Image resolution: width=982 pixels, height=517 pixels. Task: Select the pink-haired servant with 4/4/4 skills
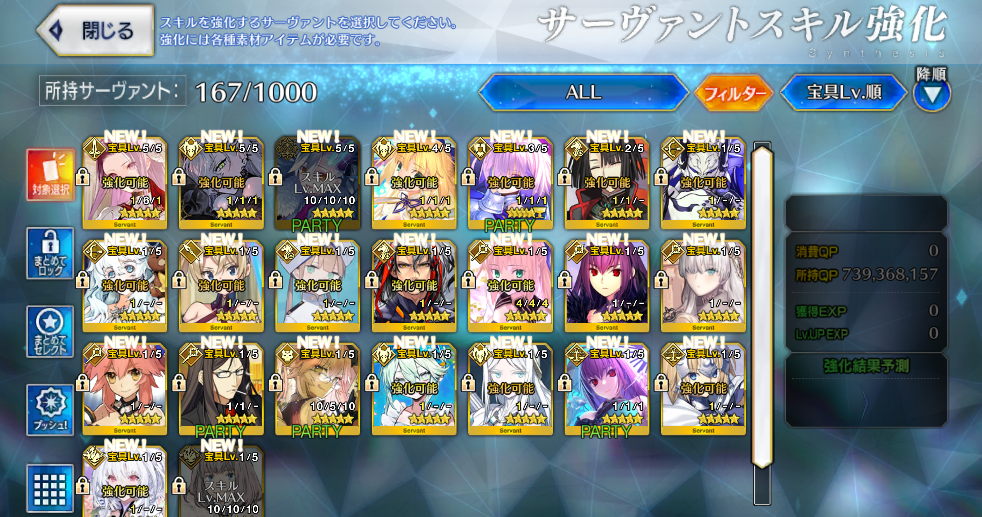pos(511,284)
